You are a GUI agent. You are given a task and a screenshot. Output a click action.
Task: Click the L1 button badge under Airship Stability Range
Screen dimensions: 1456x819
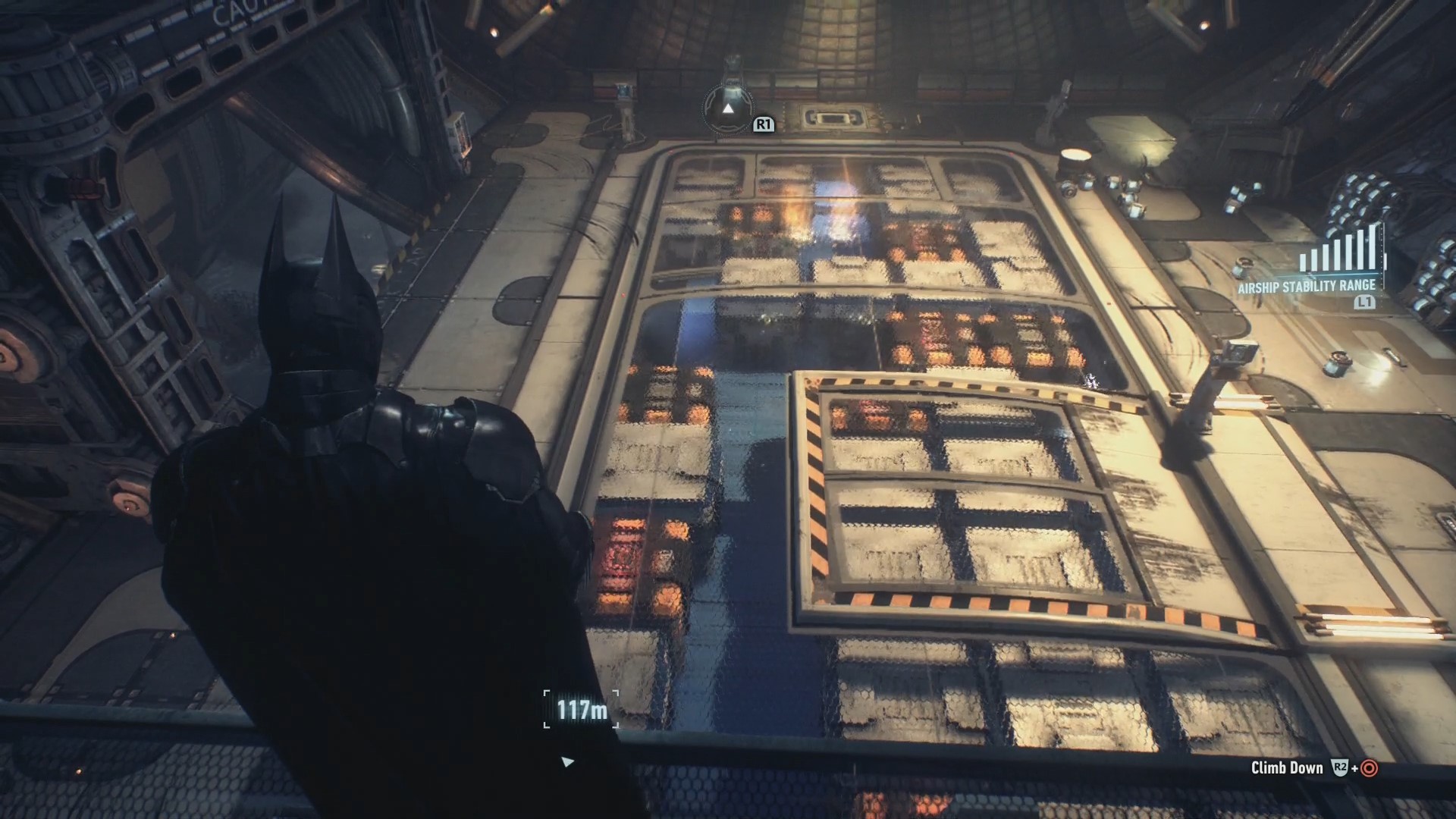coord(1364,302)
